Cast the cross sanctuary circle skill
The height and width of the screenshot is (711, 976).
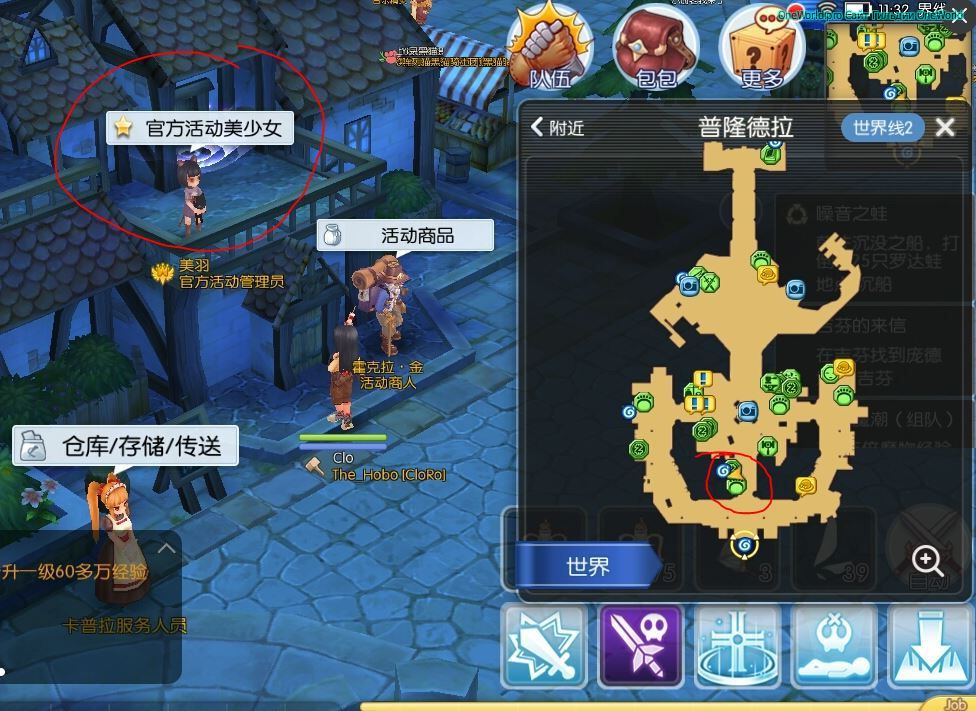tap(737, 646)
